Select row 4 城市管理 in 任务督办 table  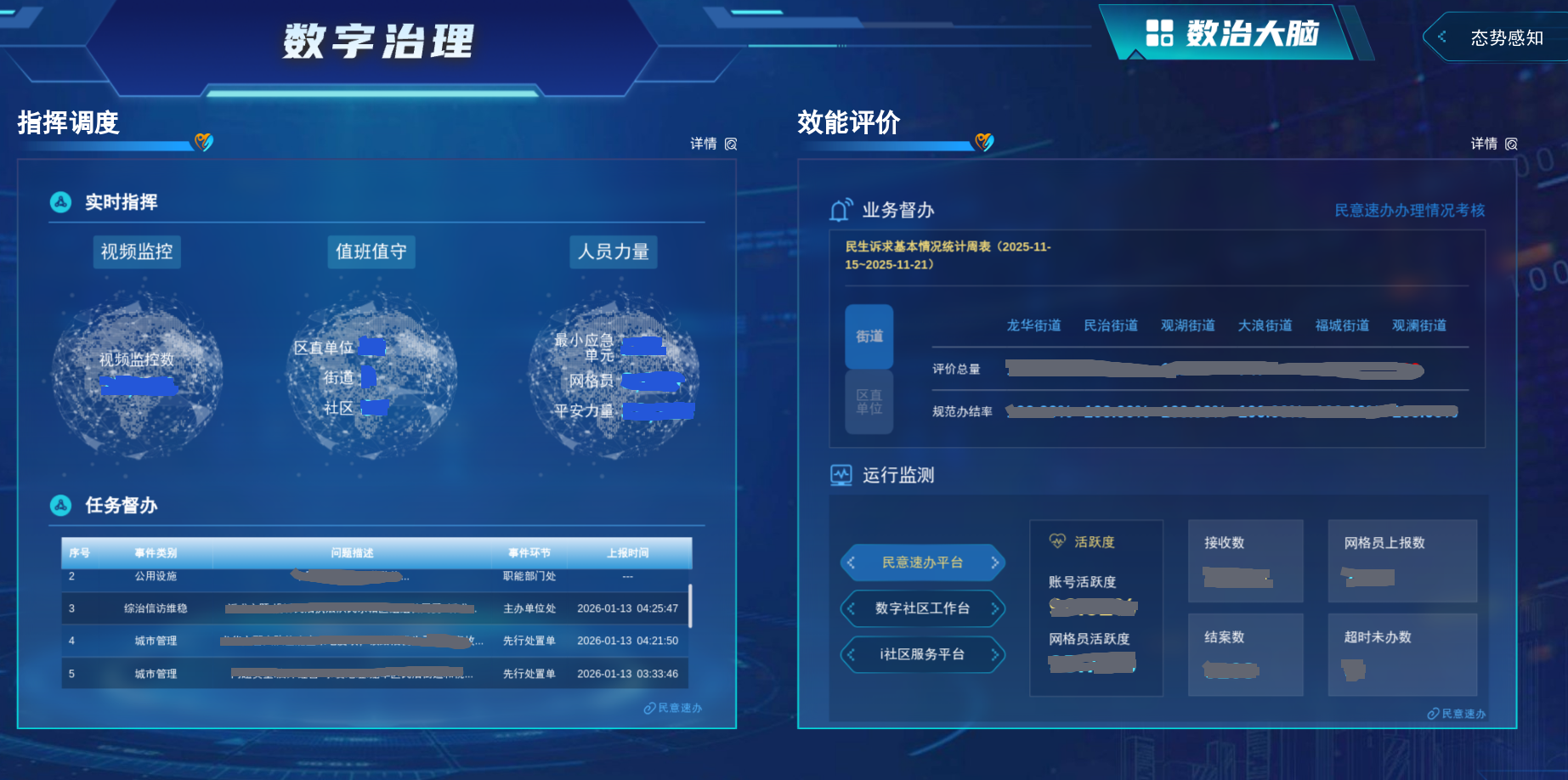376,641
